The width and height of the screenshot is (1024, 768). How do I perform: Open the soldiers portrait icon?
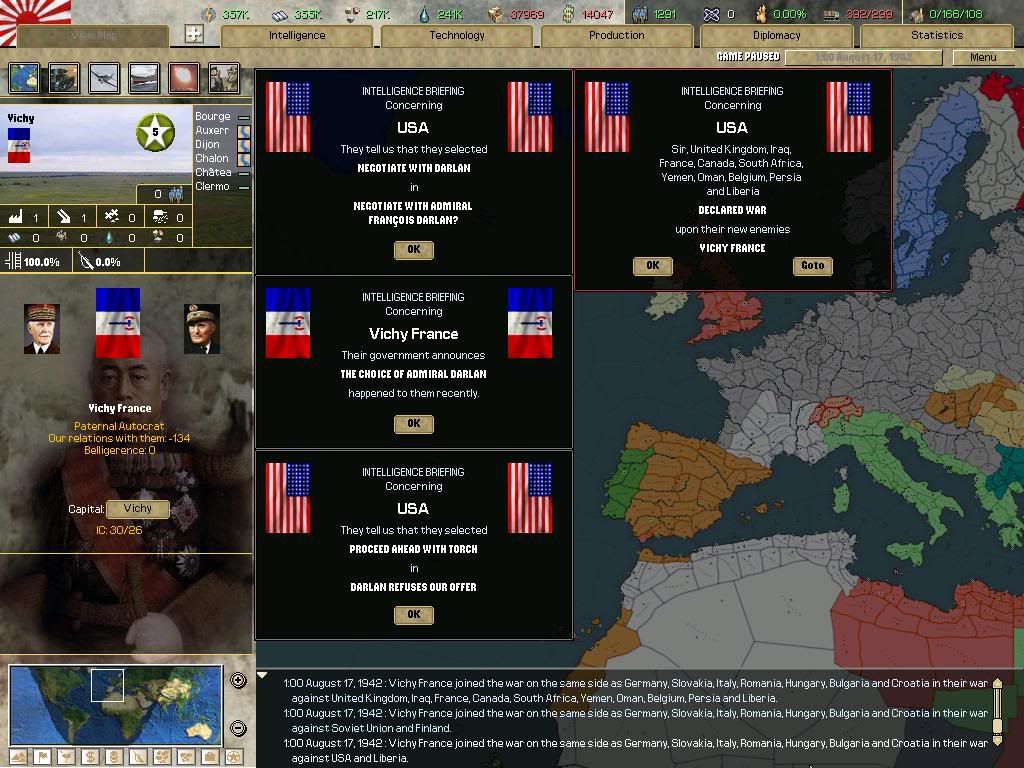[x=224, y=77]
